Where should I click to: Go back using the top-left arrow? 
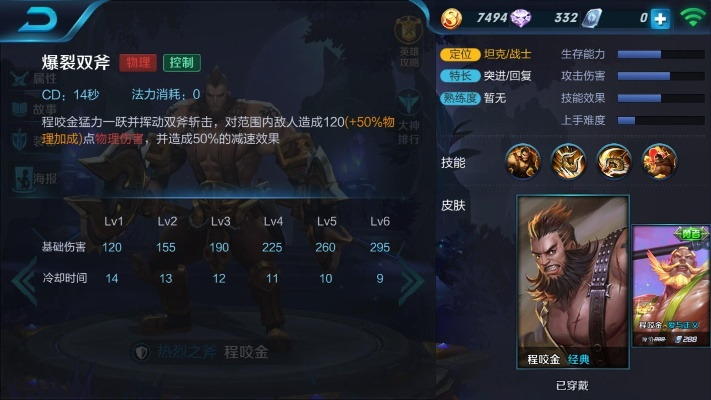point(37,18)
